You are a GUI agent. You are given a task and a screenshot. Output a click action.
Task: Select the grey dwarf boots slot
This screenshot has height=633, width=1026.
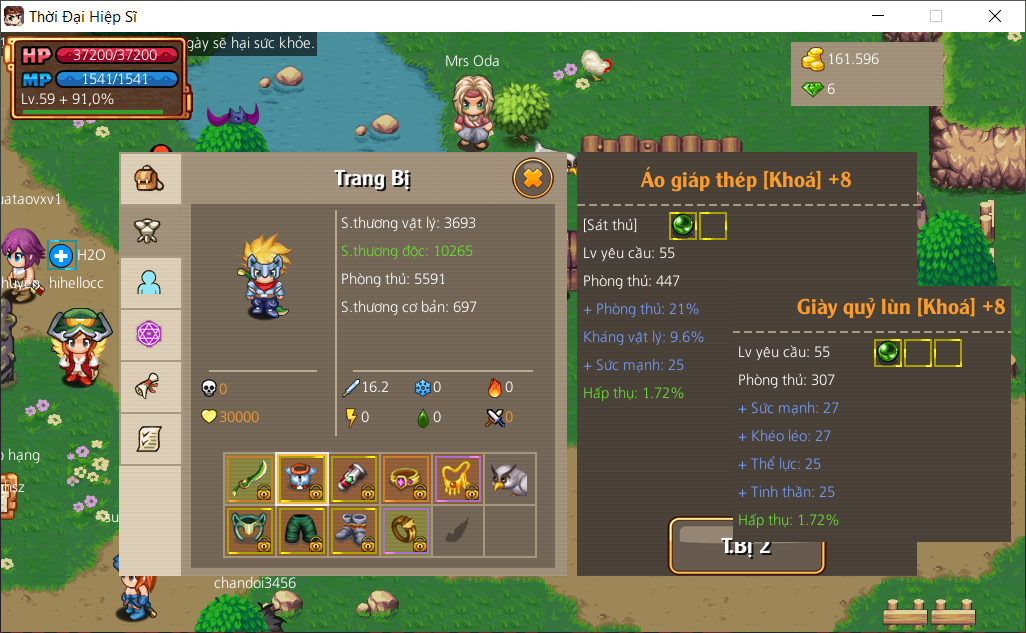point(354,531)
